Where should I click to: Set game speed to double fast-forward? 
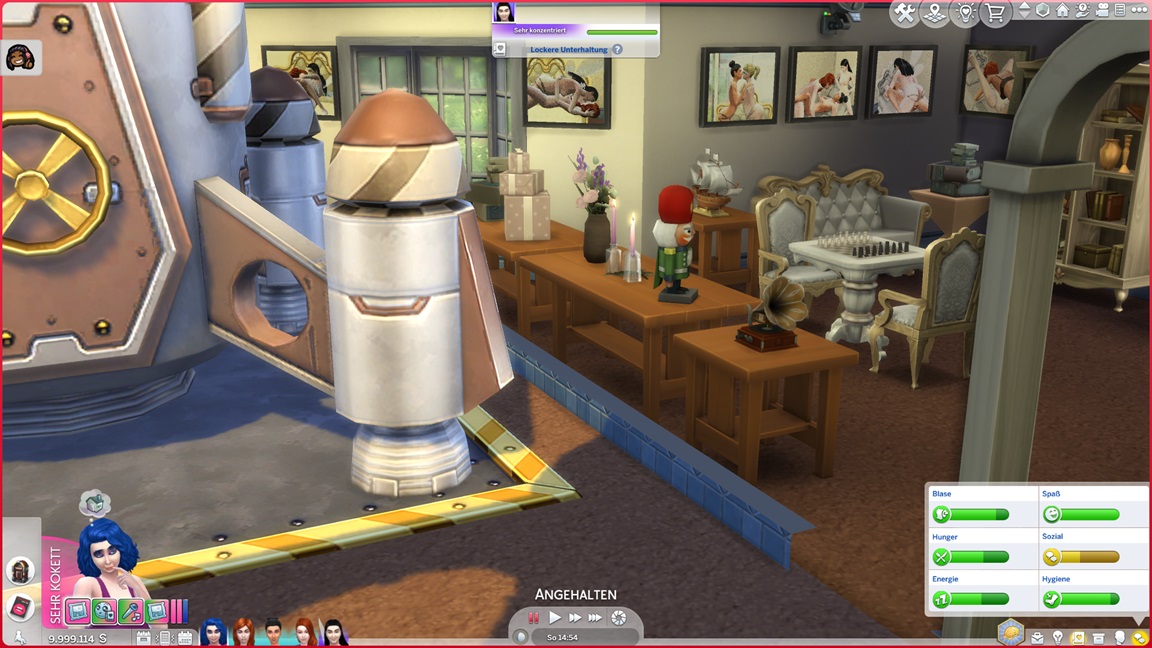click(x=575, y=618)
